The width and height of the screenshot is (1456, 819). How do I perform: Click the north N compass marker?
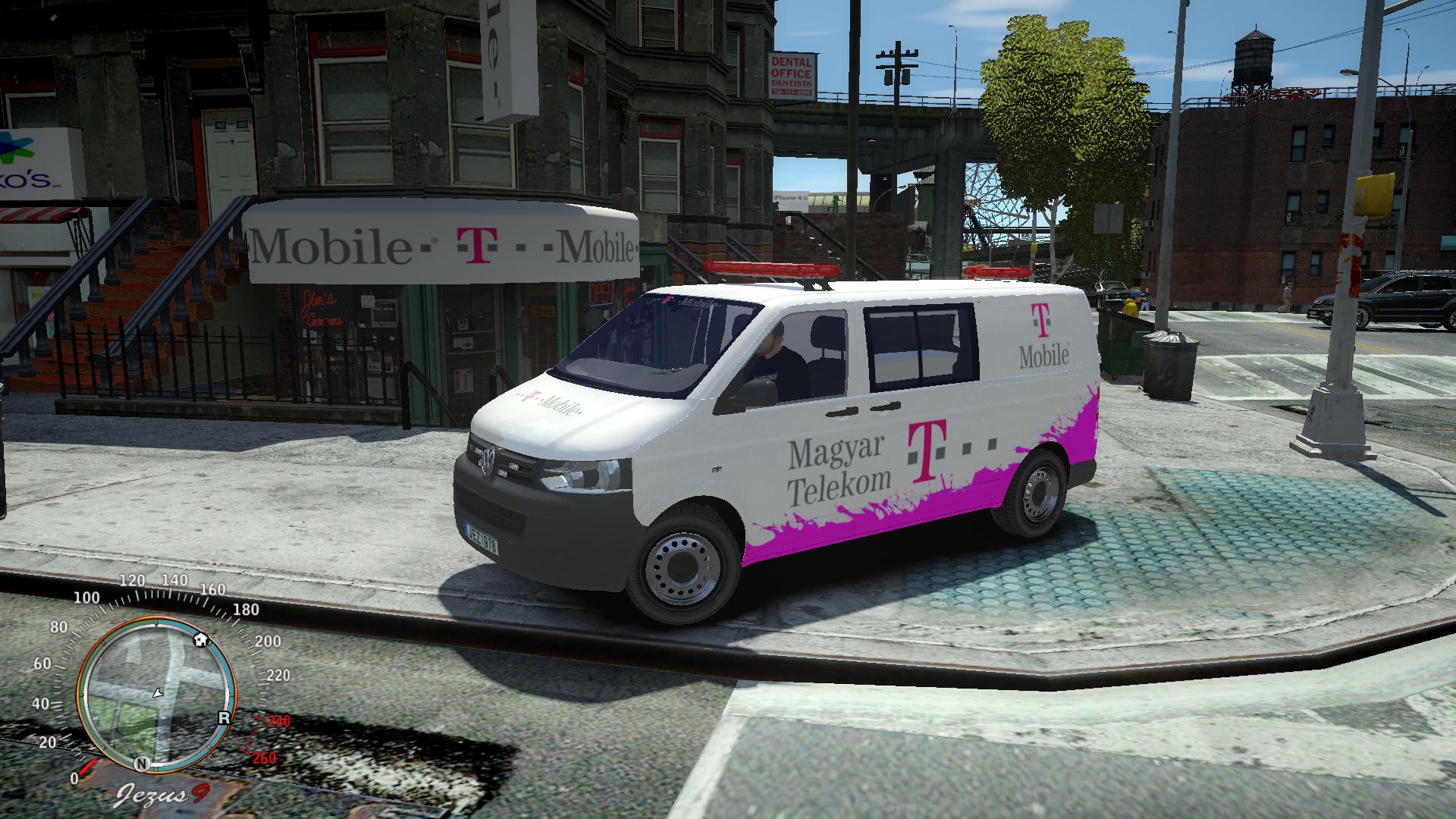click(141, 763)
